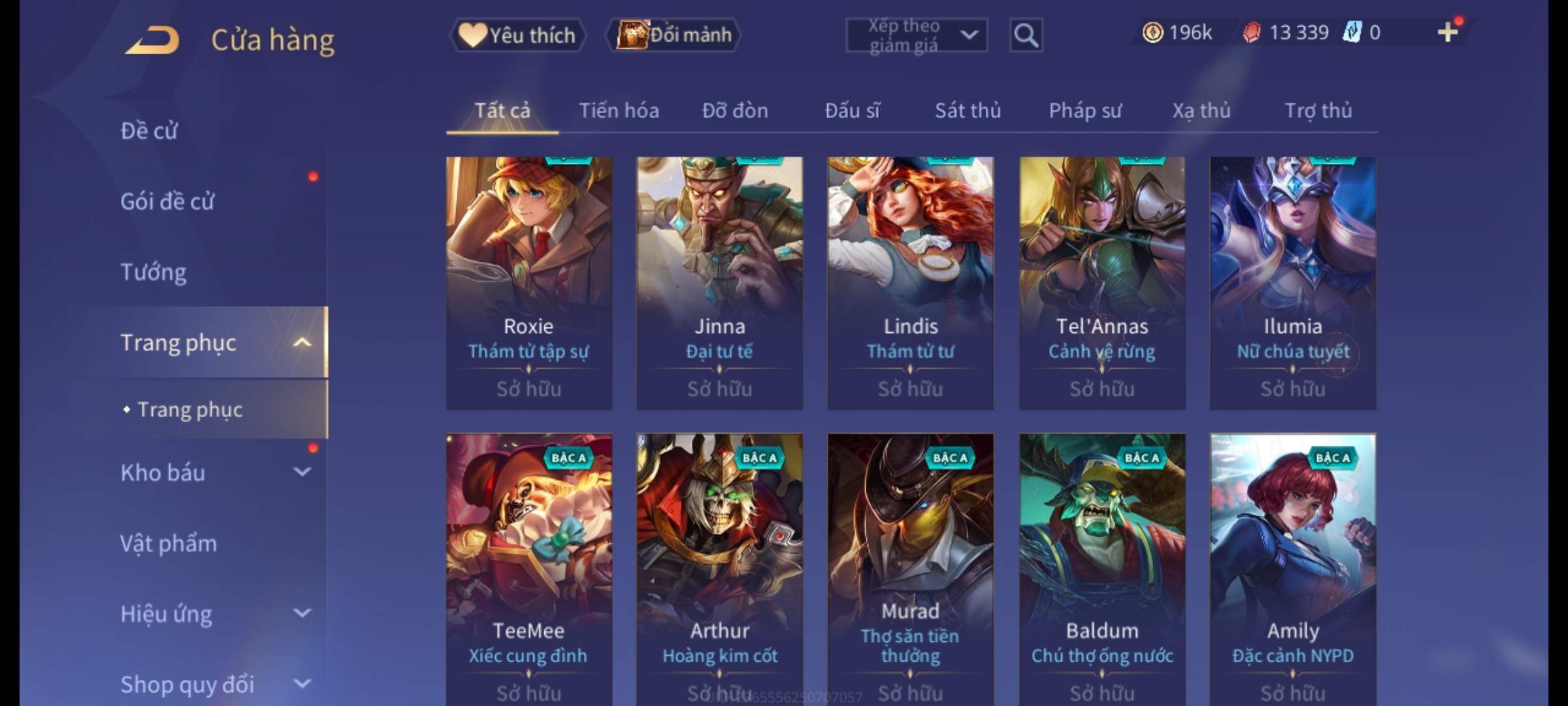Go back using the return arrow
Screen dimensions: 1568x706
point(153,41)
